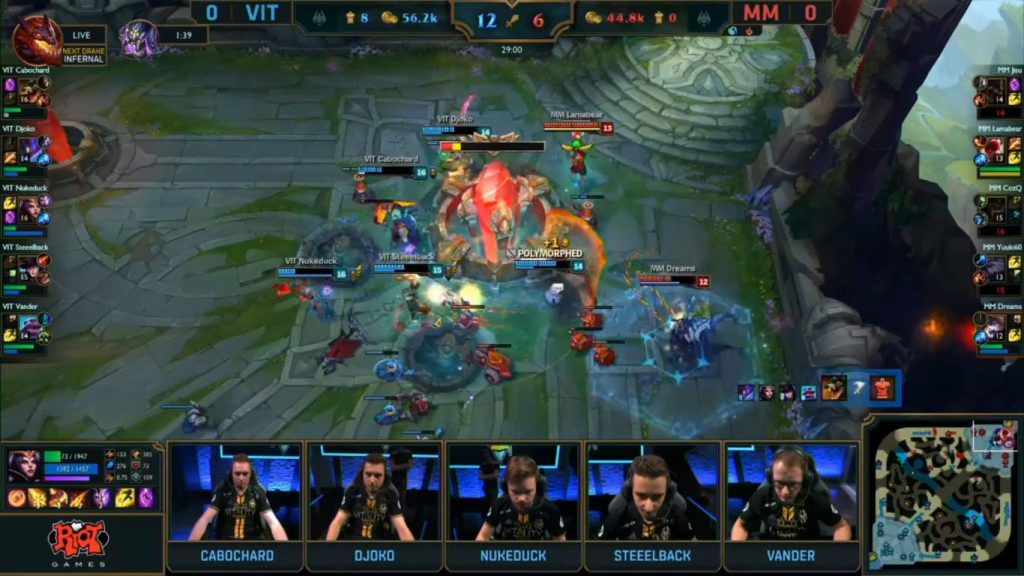Select MM Jisu's player panel
This screenshot has width=1024, height=576.
point(998,92)
